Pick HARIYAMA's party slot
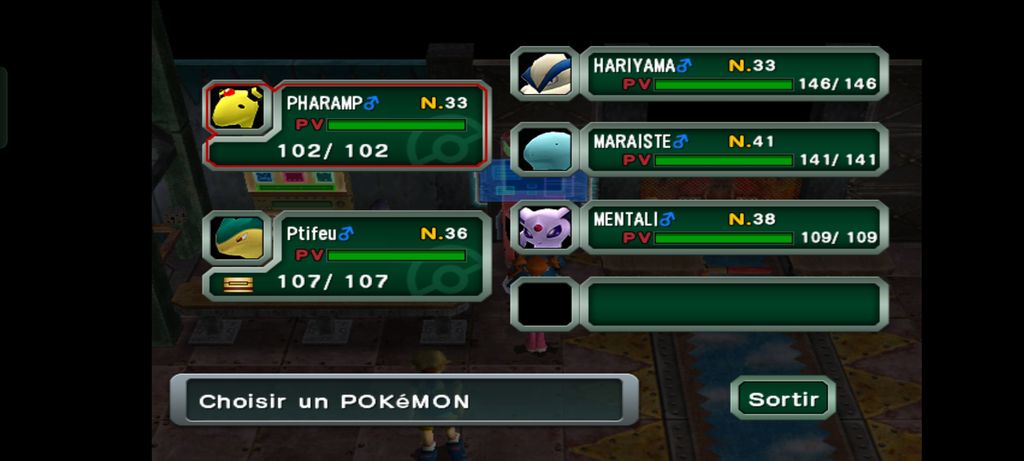 pyautogui.click(x=734, y=74)
